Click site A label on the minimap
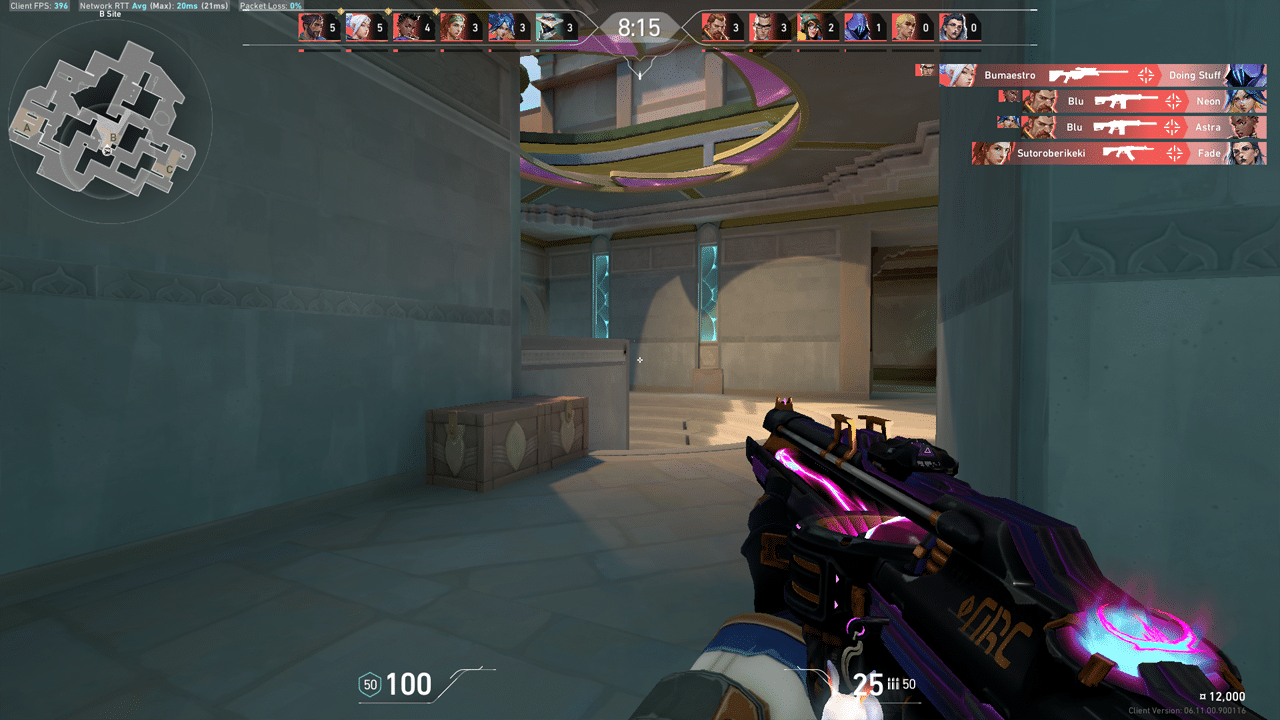Screen dimensions: 1280x720 pyautogui.click(x=26, y=127)
